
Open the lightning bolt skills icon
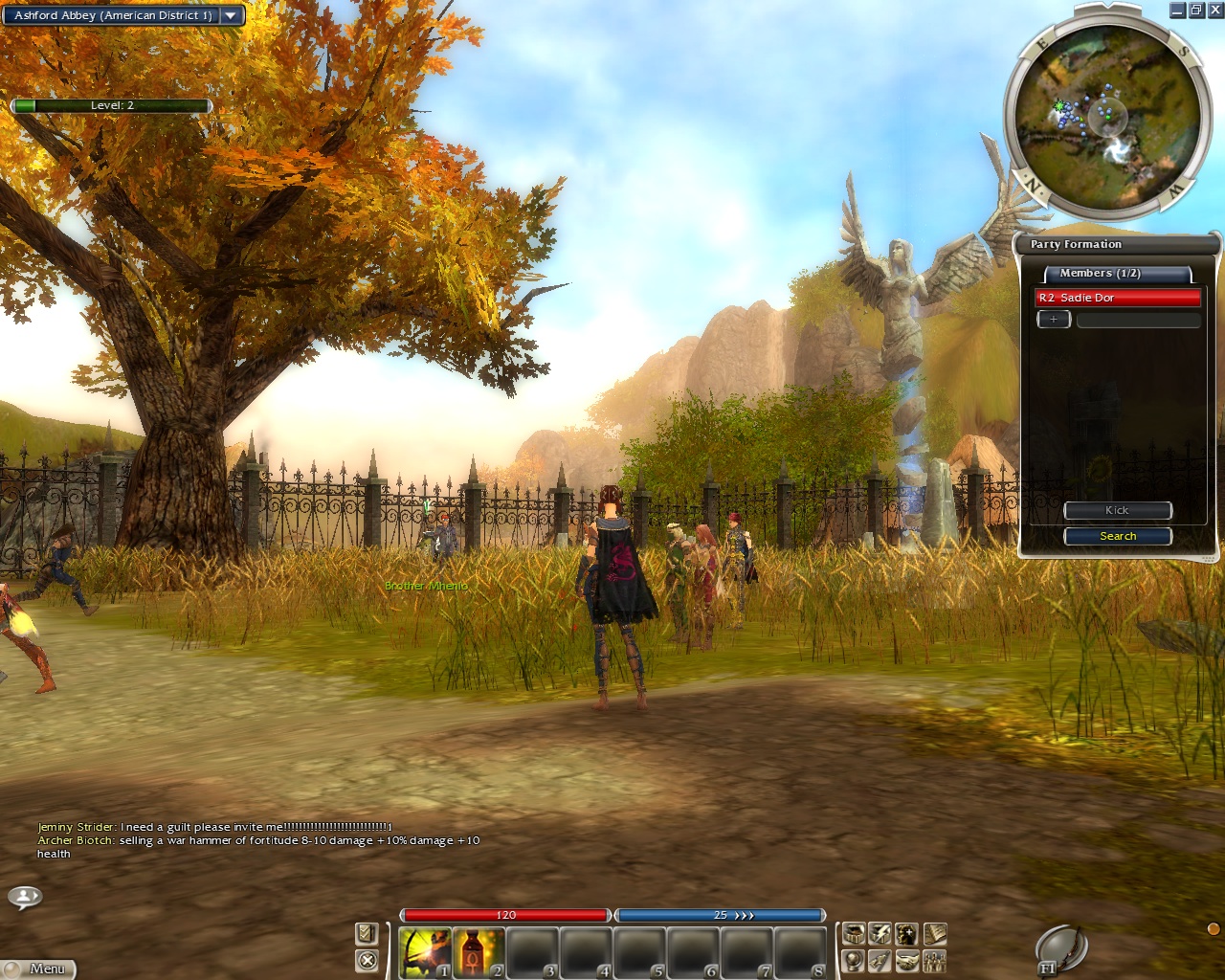(x=880, y=934)
